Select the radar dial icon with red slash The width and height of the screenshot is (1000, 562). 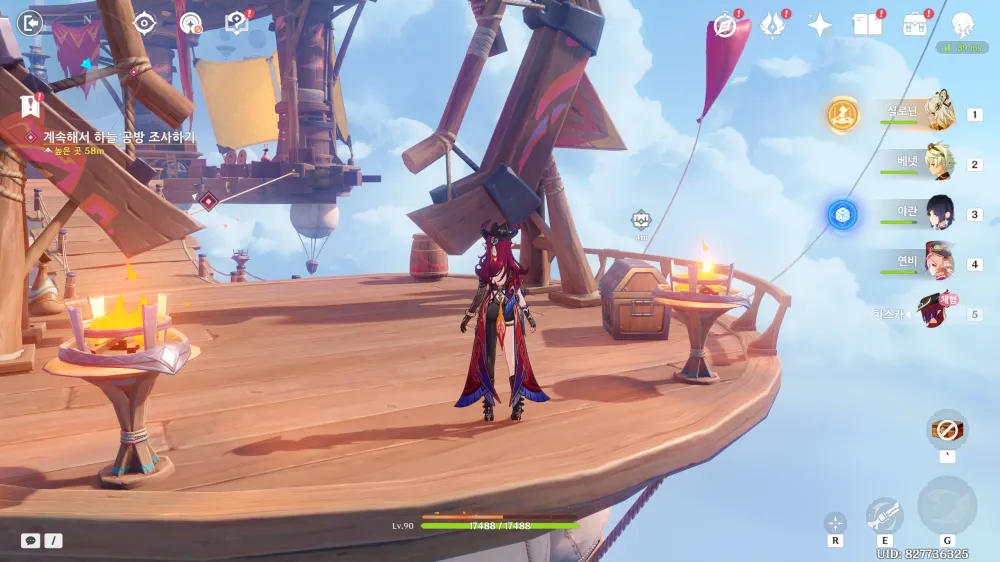190,22
